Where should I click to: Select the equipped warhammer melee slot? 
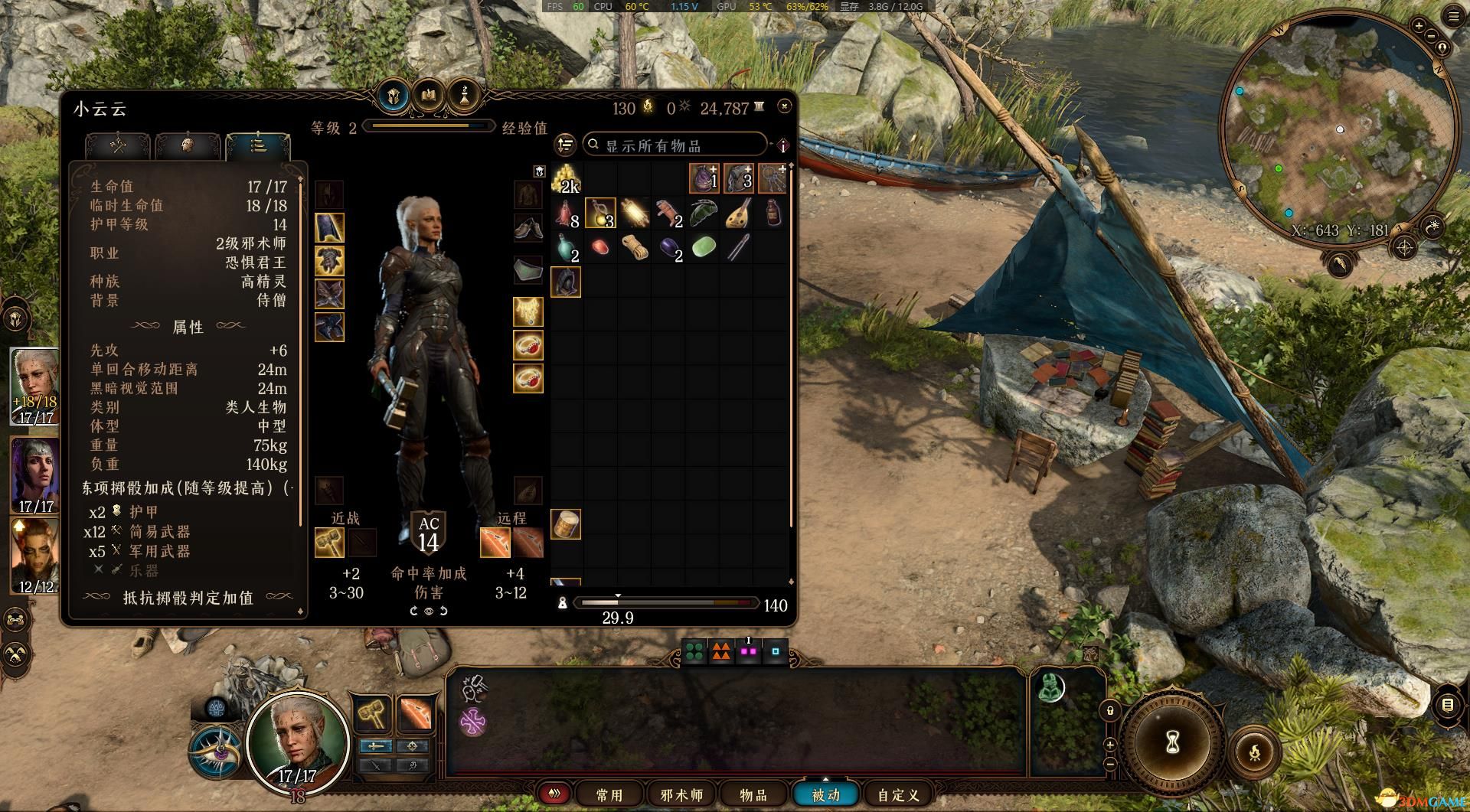tap(329, 543)
